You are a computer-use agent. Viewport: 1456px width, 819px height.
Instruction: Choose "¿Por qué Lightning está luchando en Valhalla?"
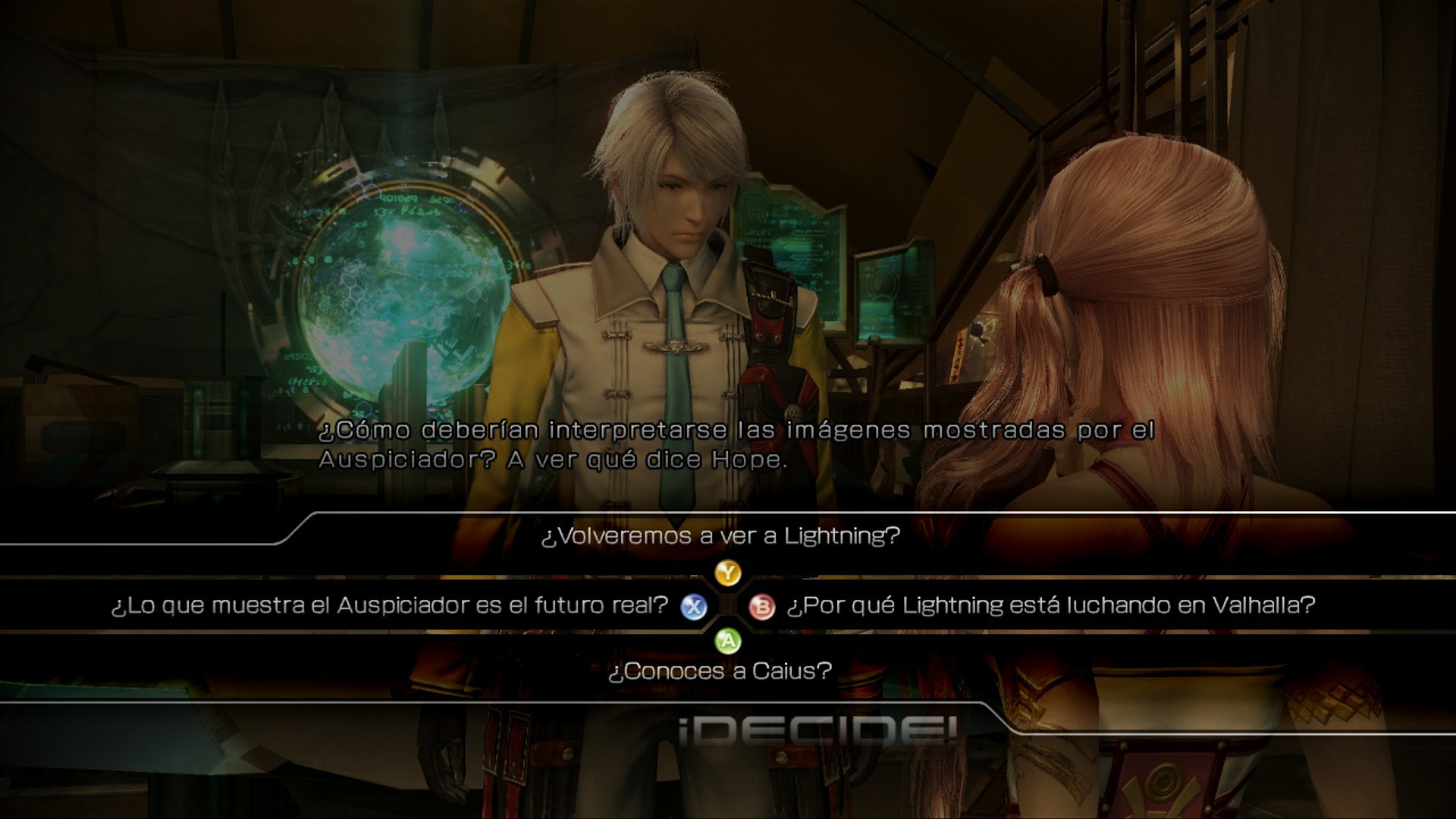tap(1053, 606)
